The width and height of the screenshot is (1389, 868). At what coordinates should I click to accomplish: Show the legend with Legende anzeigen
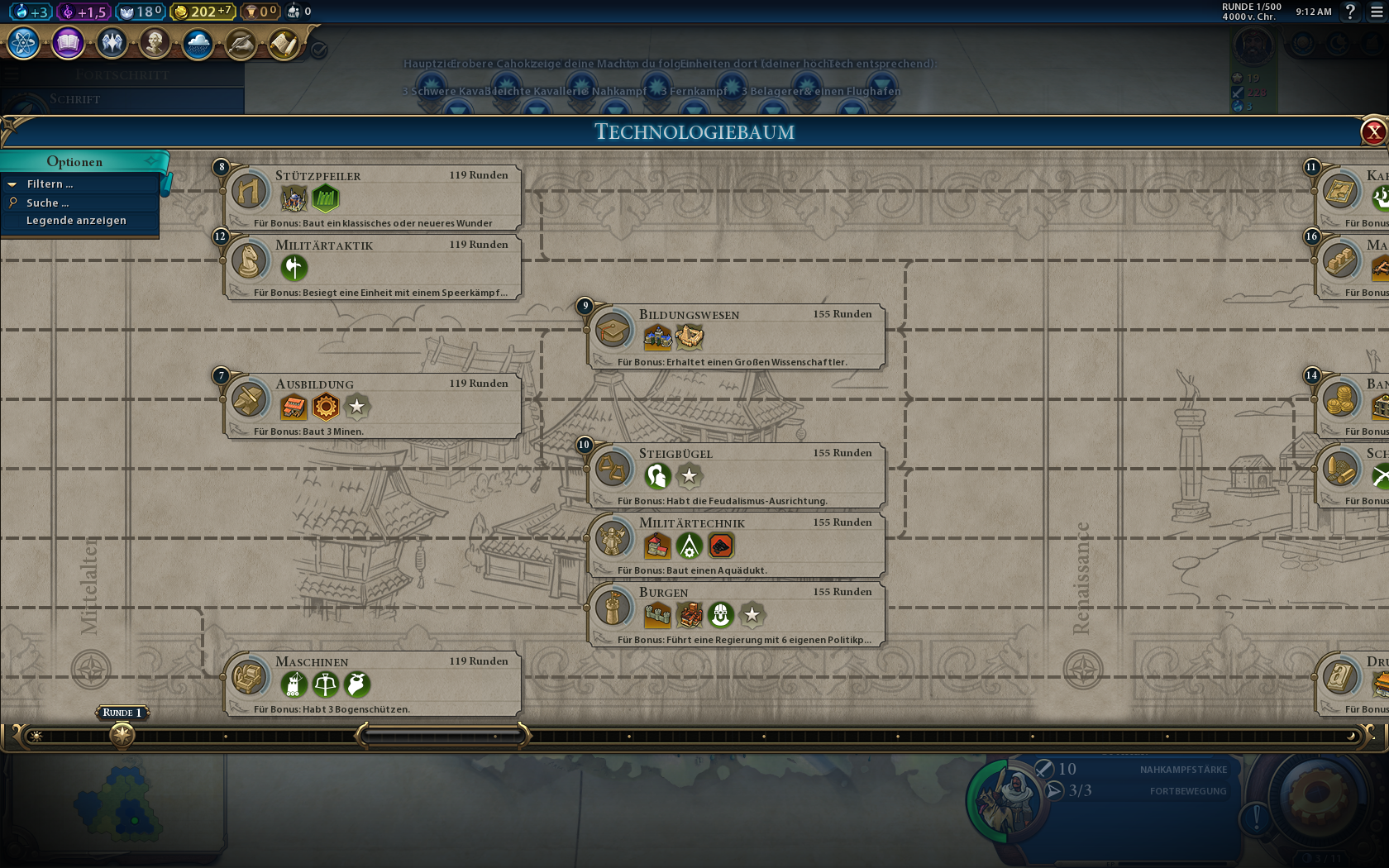pyautogui.click(x=76, y=221)
